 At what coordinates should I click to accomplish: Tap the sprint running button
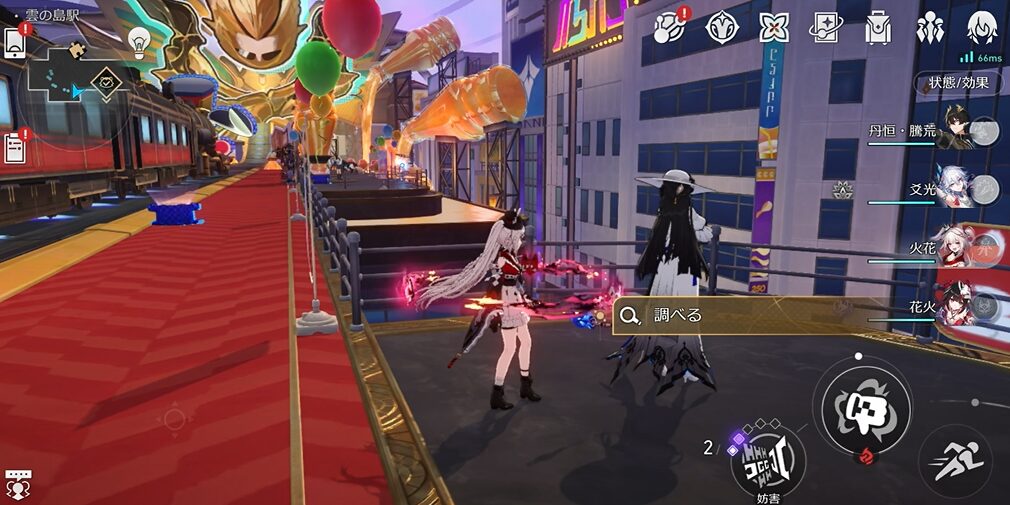click(x=954, y=461)
